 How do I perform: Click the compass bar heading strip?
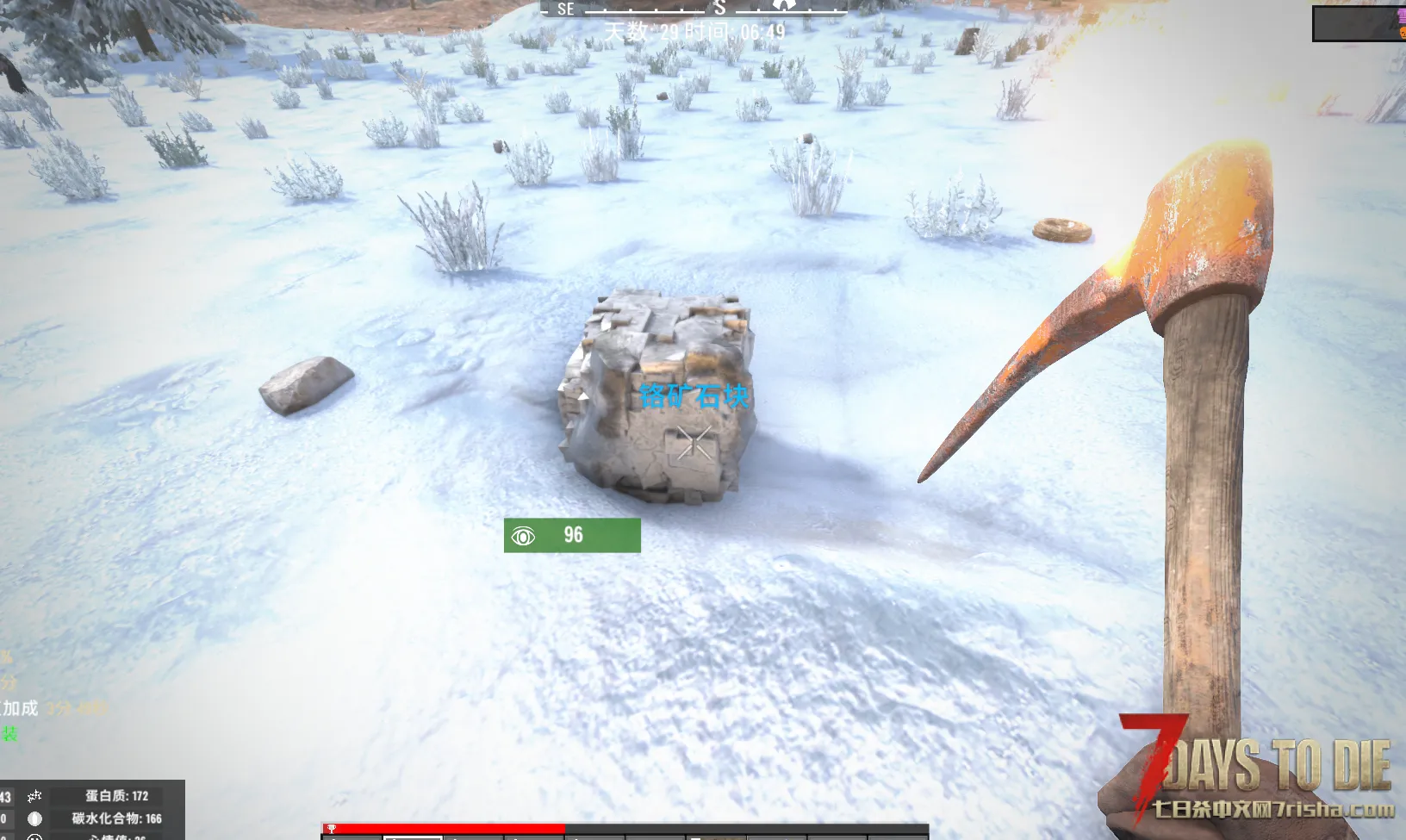[x=694, y=9]
